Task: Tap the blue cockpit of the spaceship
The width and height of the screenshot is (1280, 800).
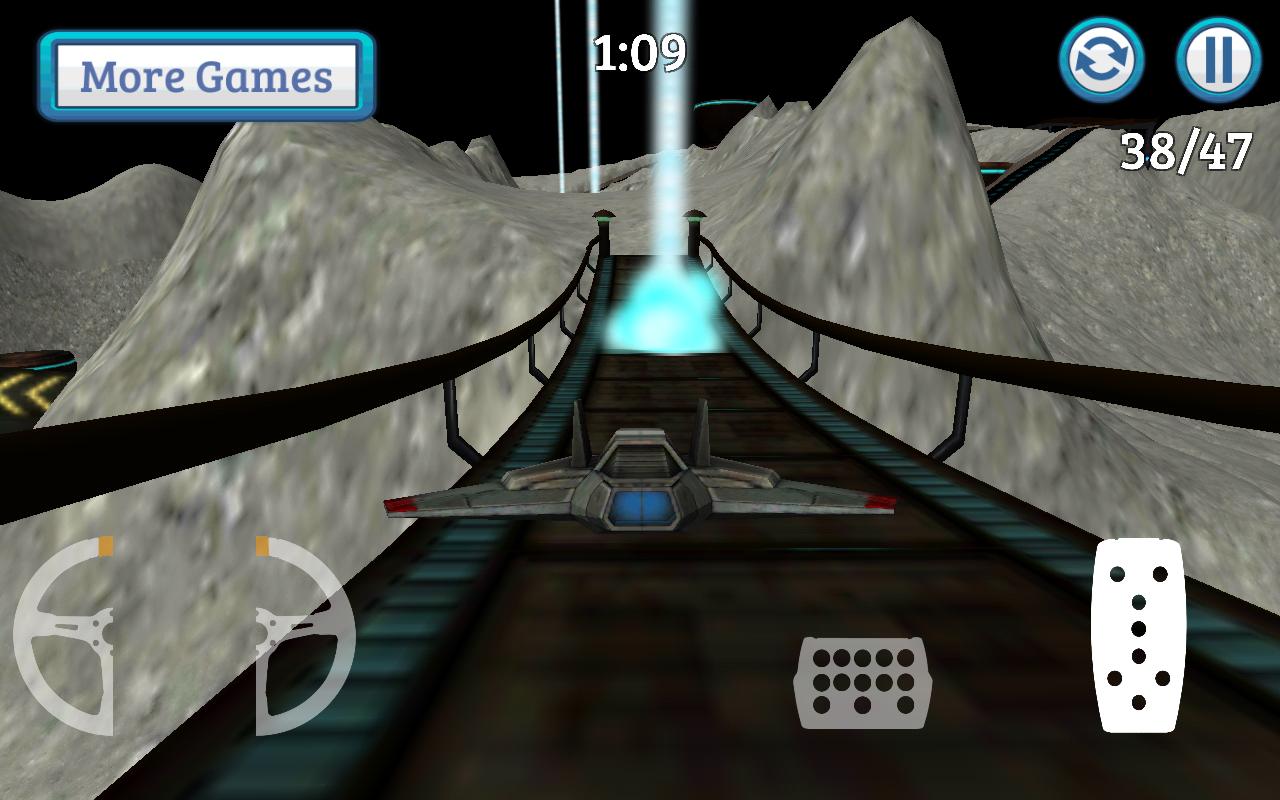Action: 641,508
